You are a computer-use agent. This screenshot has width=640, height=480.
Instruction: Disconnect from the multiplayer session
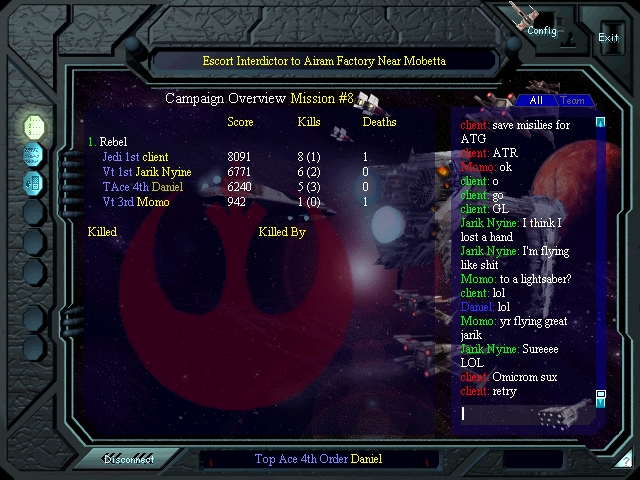pyautogui.click(x=132, y=459)
